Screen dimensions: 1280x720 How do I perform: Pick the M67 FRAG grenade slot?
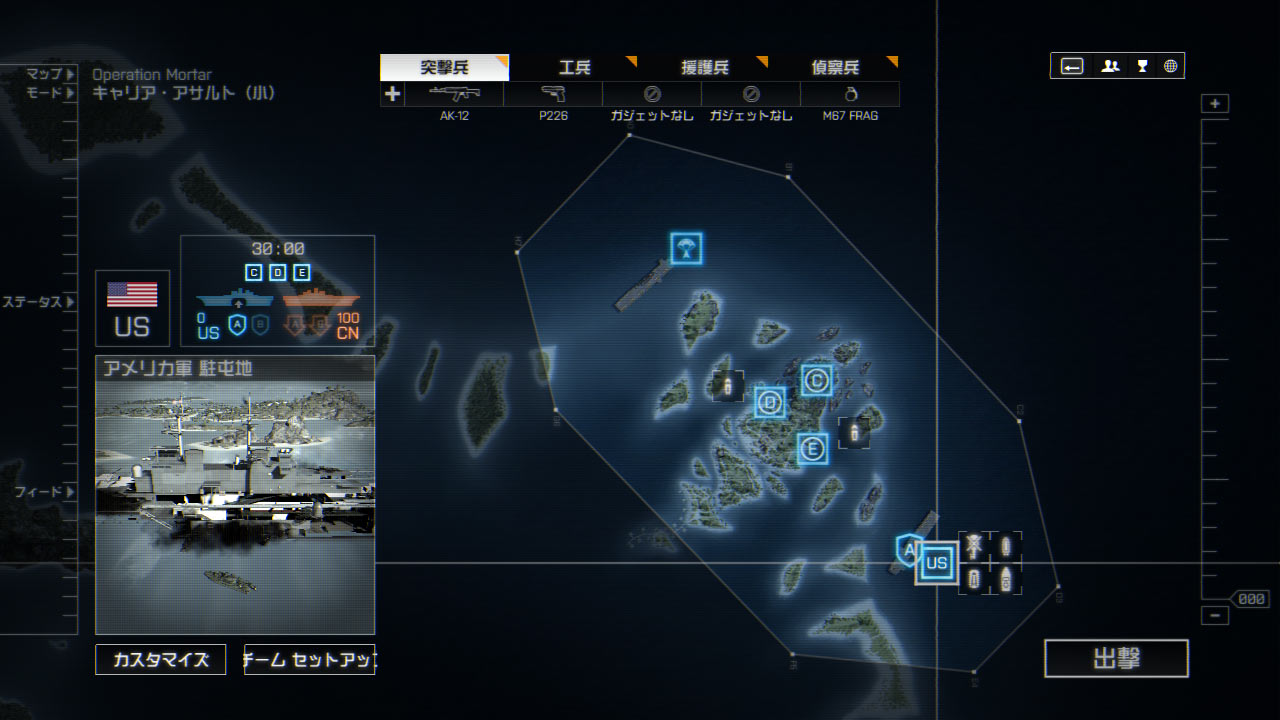pyautogui.click(x=850, y=95)
